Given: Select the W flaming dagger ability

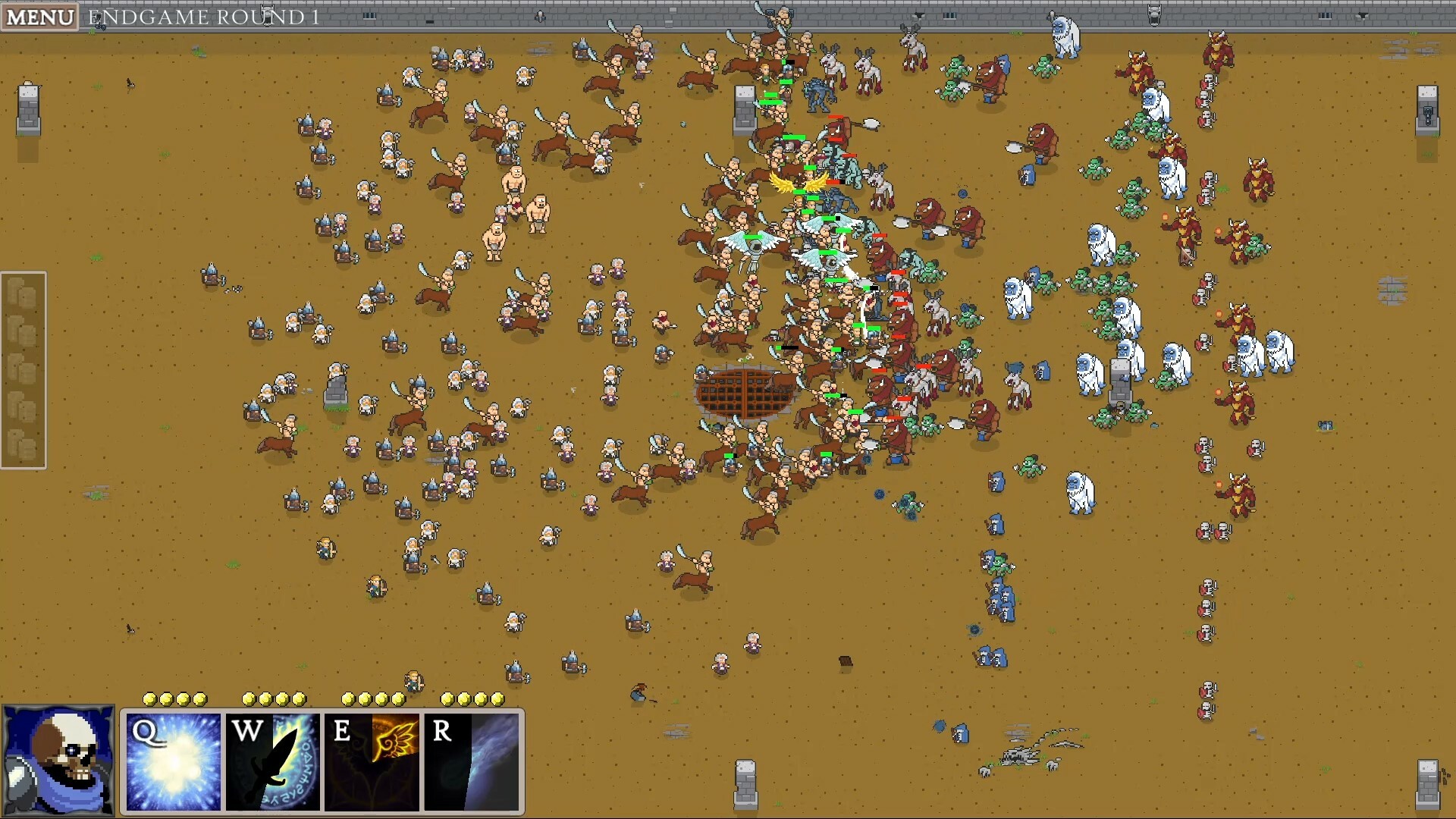Looking at the screenshot, I should 273,762.
